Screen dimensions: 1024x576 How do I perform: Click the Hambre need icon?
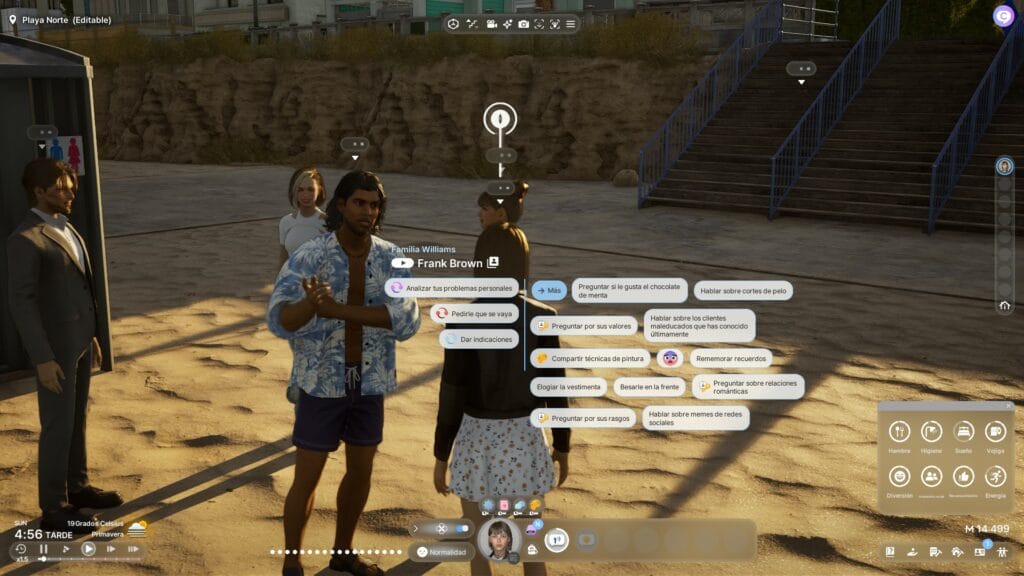[x=899, y=432]
